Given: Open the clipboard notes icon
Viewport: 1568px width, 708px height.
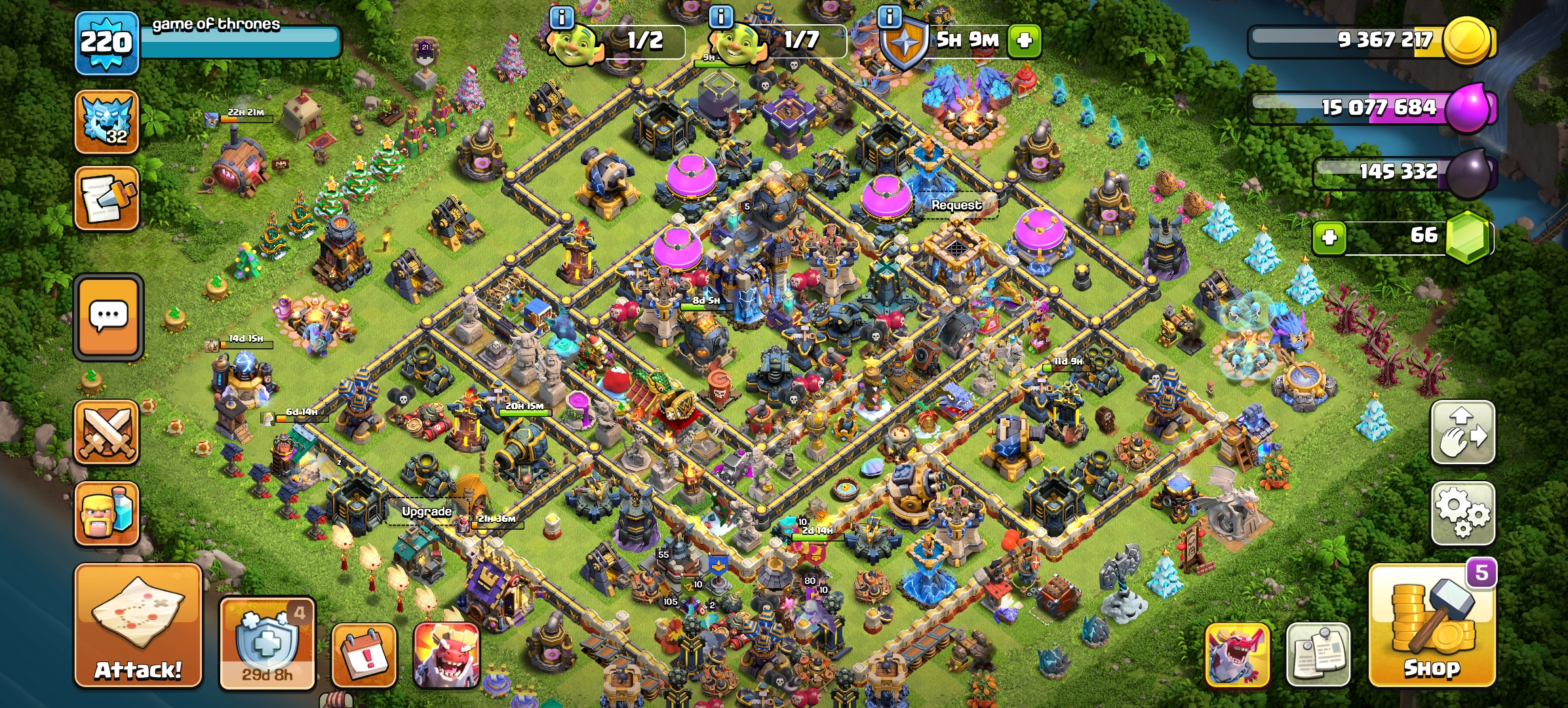Looking at the screenshot, I should pyautogui.click(x=1318, y=656).
